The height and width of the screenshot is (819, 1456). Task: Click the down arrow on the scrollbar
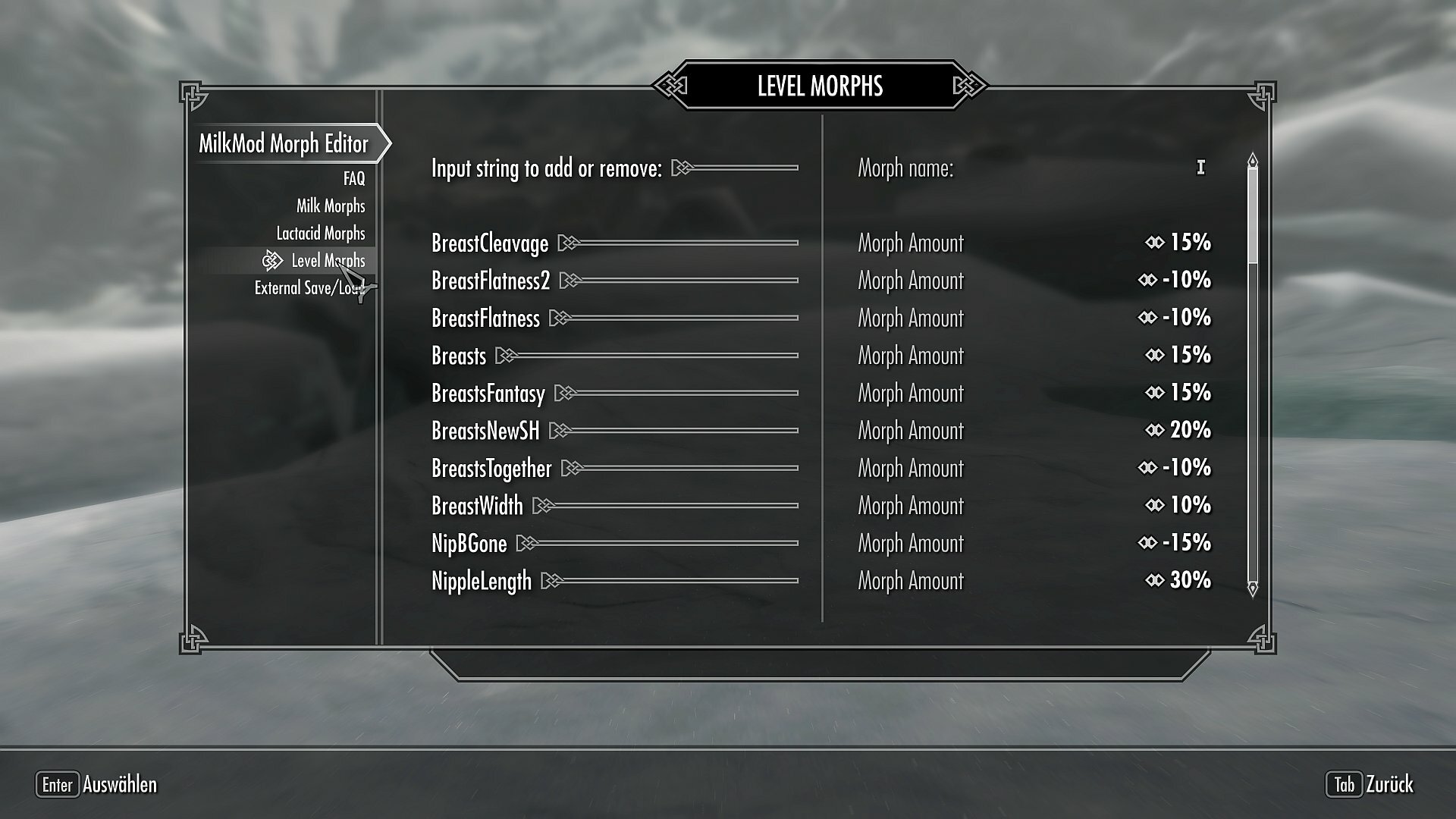tap(1251, 588)
